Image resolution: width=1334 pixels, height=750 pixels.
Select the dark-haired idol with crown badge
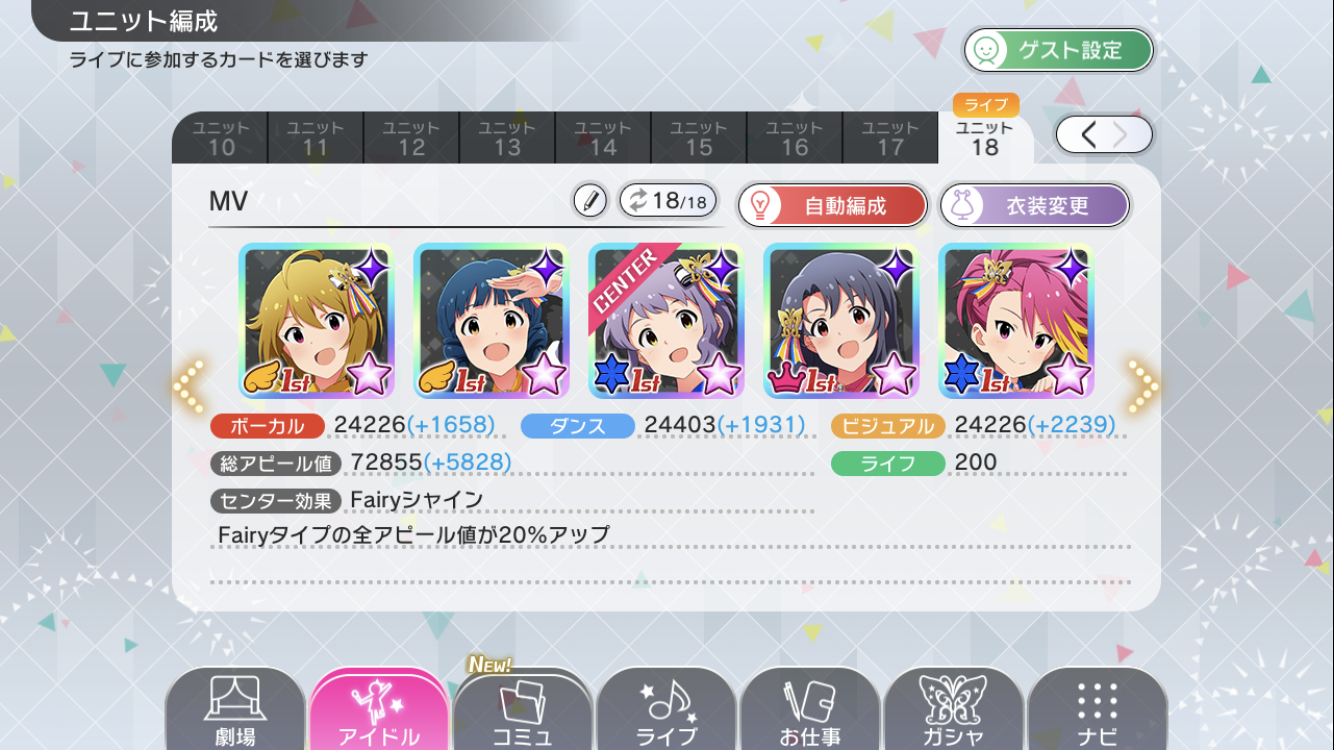[x=840, y=321]
